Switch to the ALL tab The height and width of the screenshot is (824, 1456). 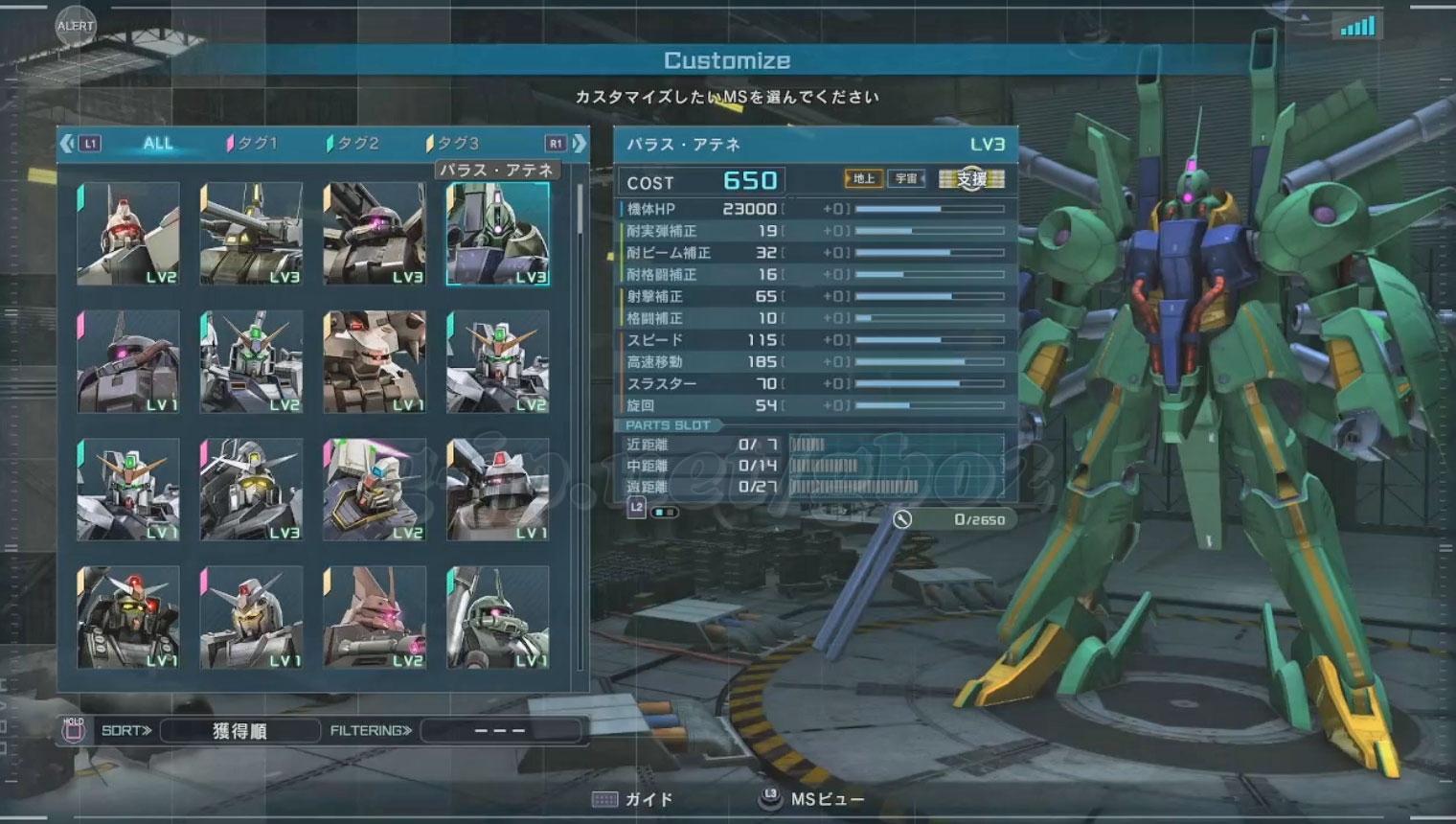pos(157,144)
